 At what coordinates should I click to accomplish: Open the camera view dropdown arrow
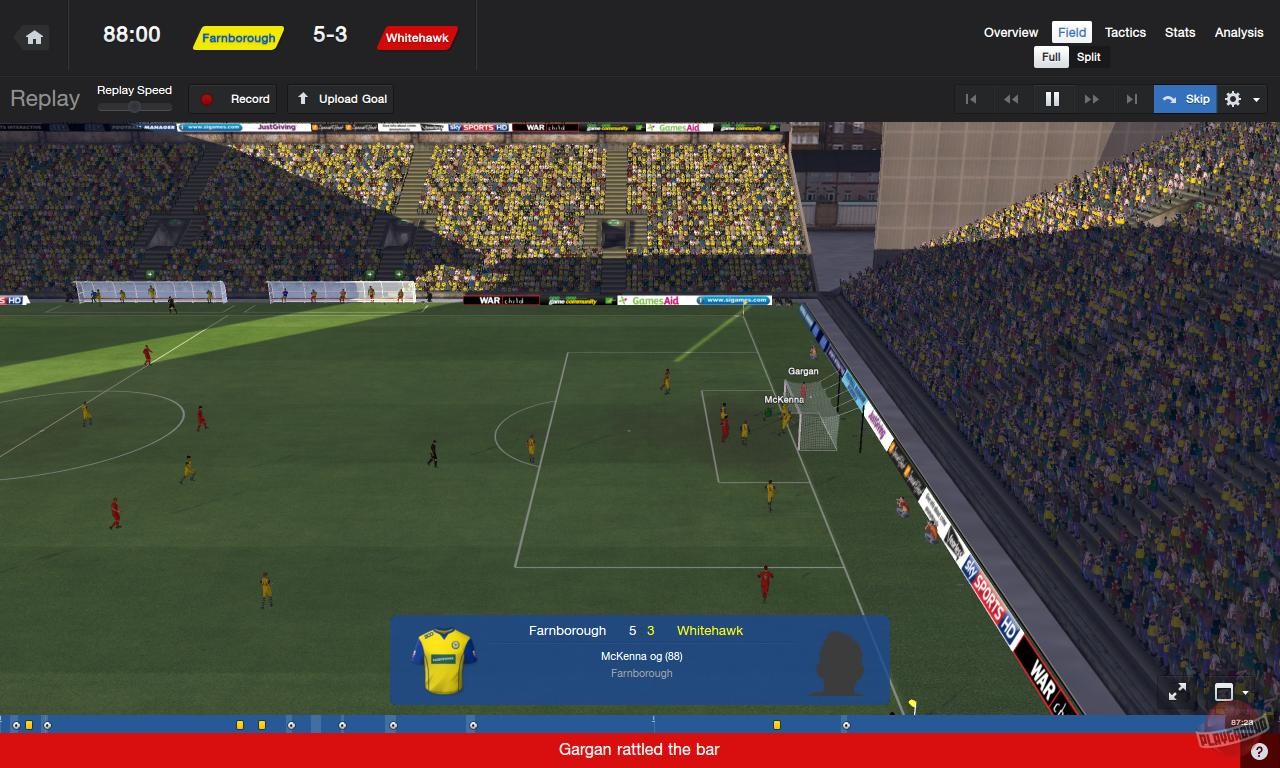click(x=1244, y=692)
